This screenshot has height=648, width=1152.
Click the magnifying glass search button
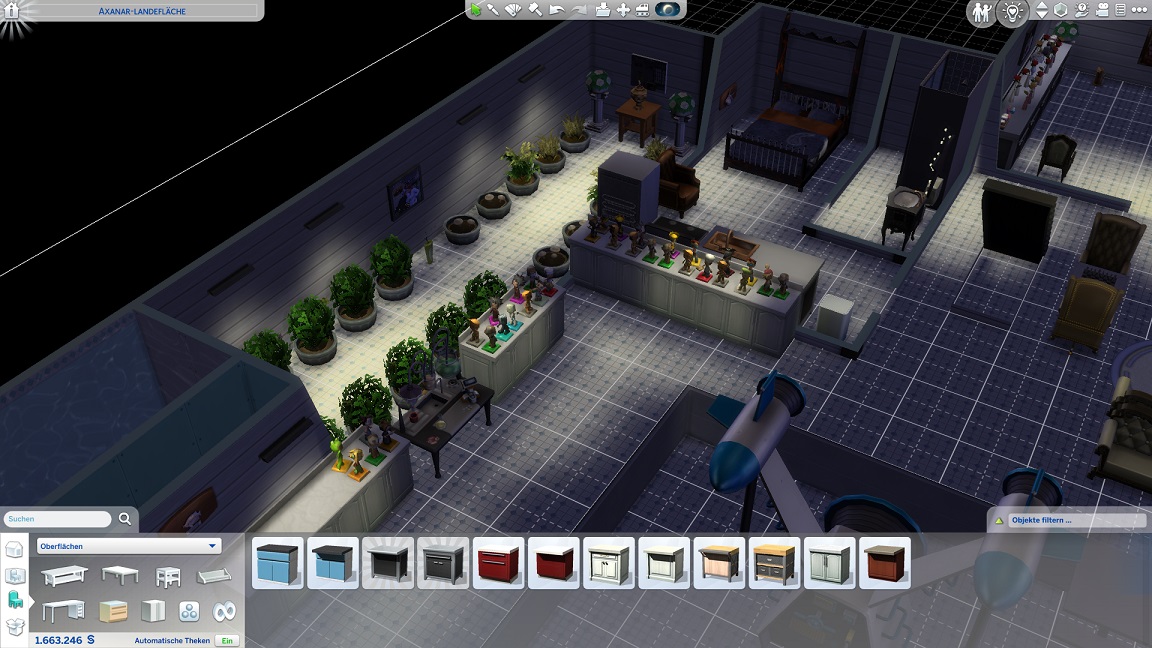(x=125, y=519)
